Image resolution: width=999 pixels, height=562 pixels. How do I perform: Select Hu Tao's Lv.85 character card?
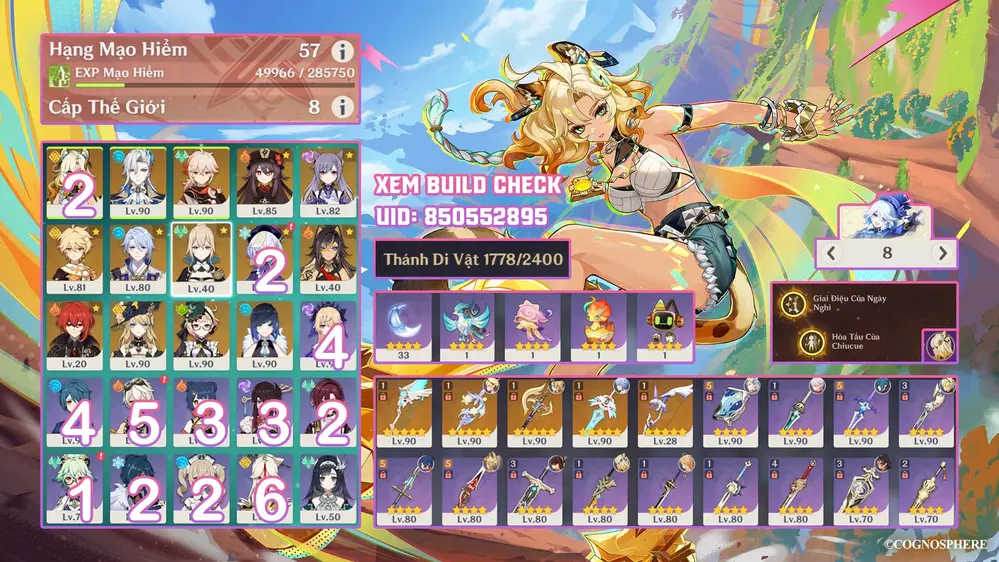click(266, 182)
